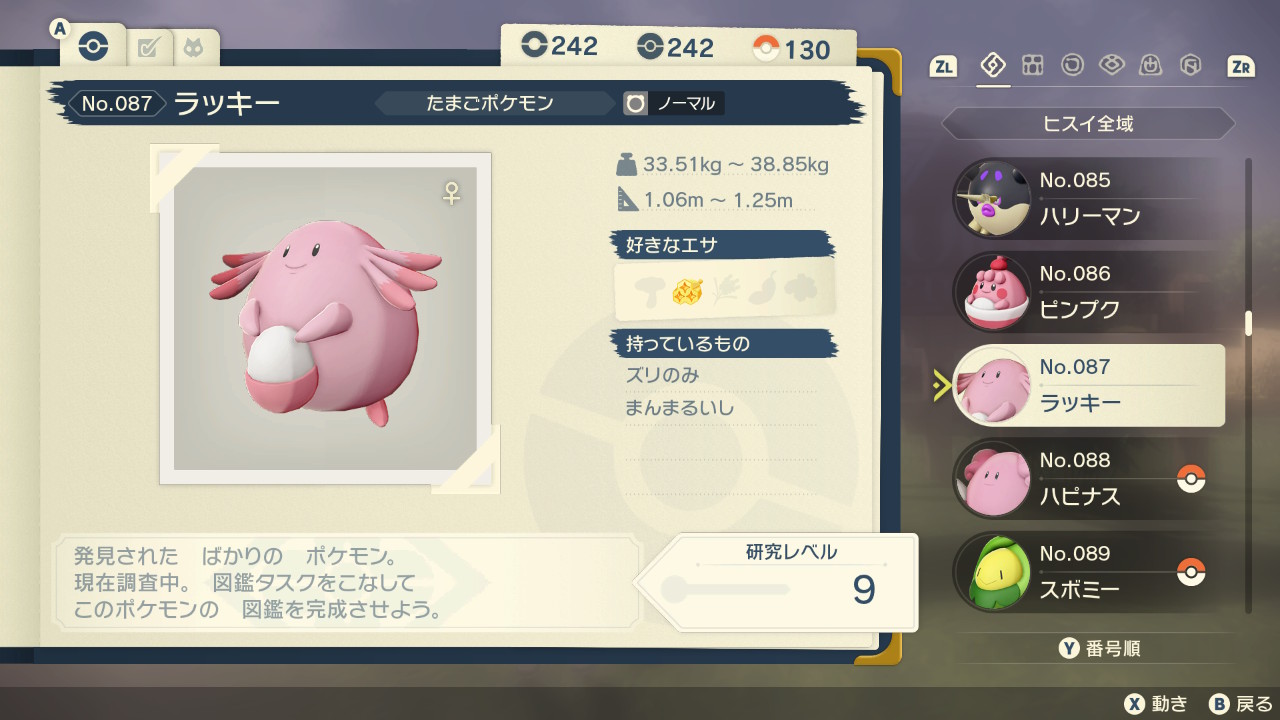Screen dimensions: 1280x720
Task: Switch to the checkmark research tasks tab
Action: pyautogui.click(x=149, y=48)
